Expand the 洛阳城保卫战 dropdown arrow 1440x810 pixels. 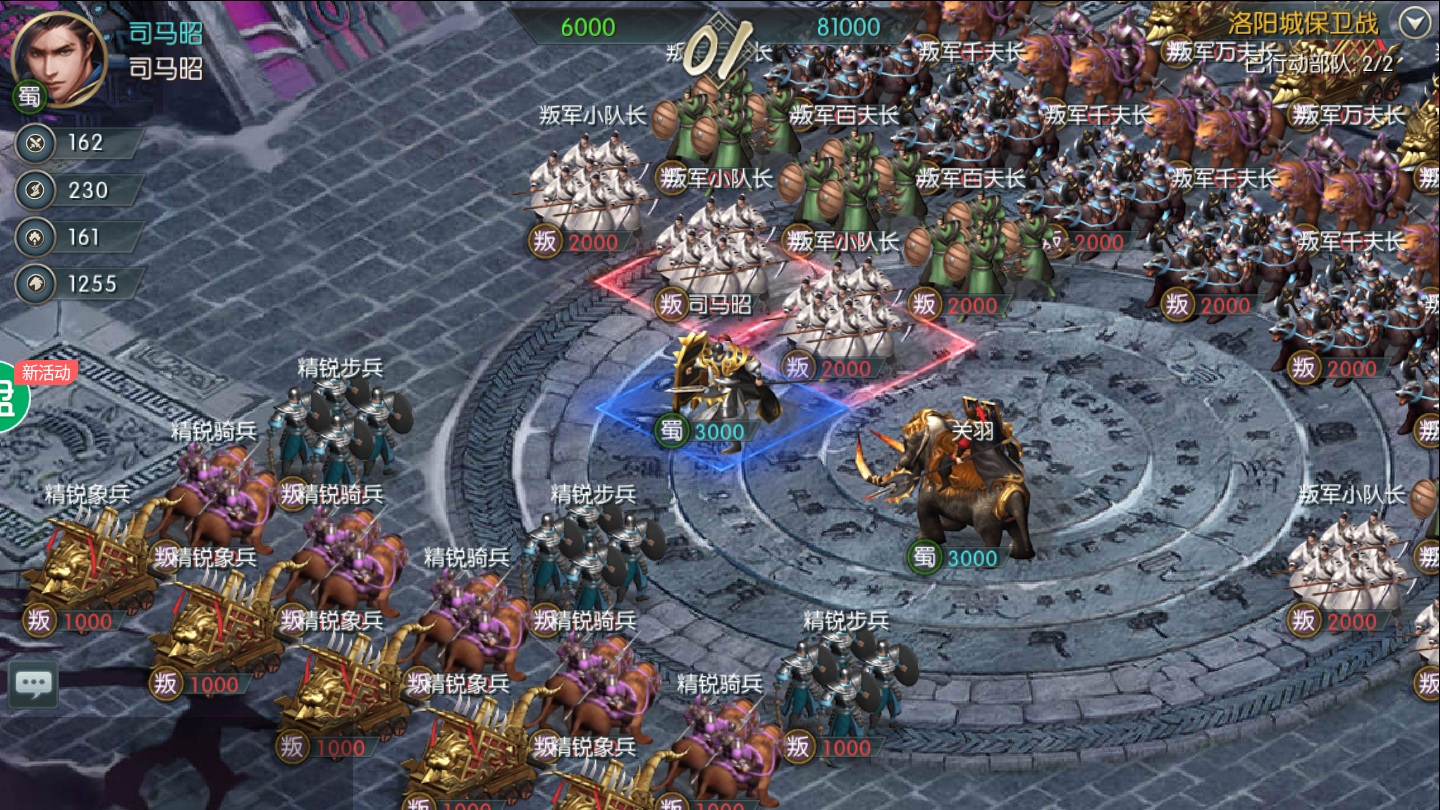(x=1415, y=22)
